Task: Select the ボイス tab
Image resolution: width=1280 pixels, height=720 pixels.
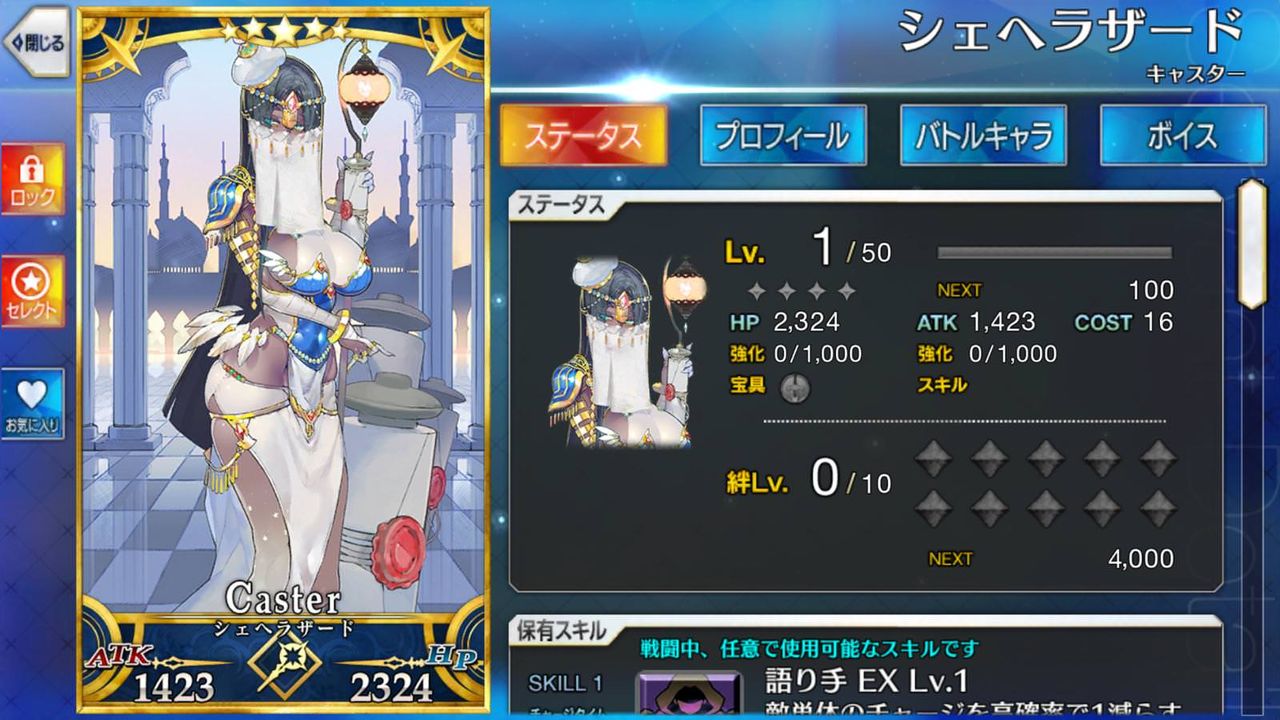Action: click(1182, 135)
